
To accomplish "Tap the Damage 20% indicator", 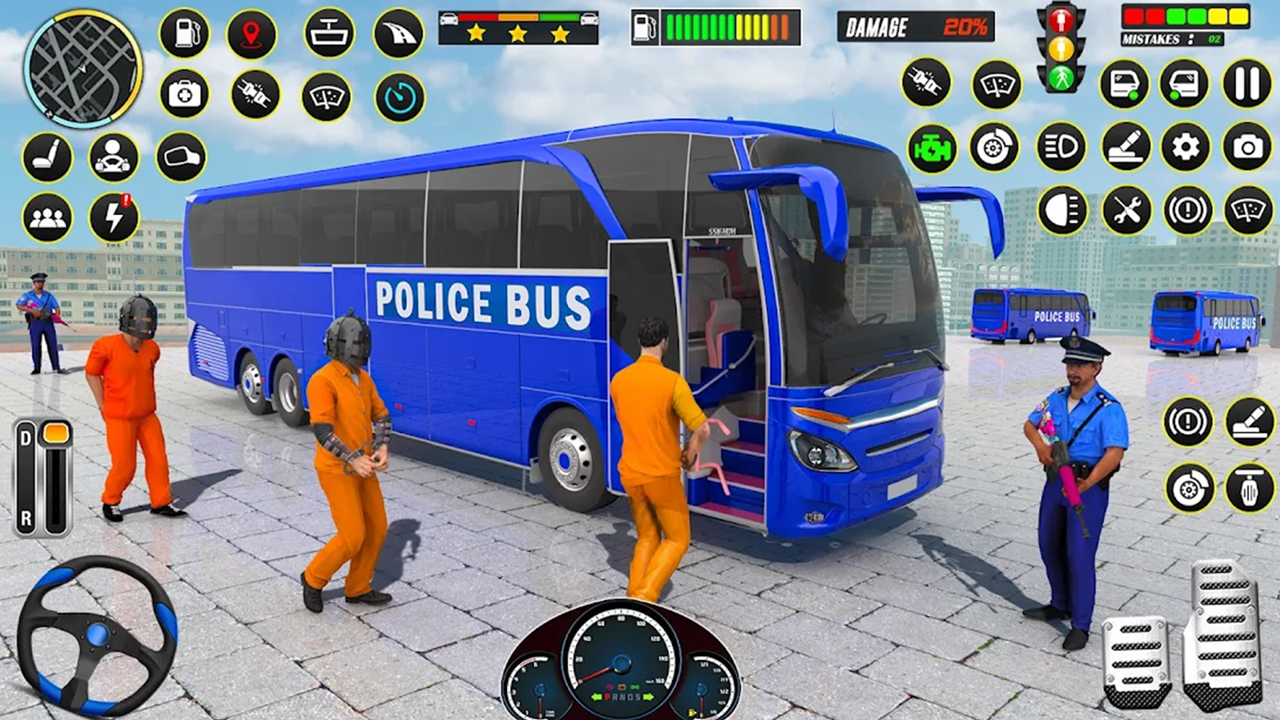I will coord(915,27).
